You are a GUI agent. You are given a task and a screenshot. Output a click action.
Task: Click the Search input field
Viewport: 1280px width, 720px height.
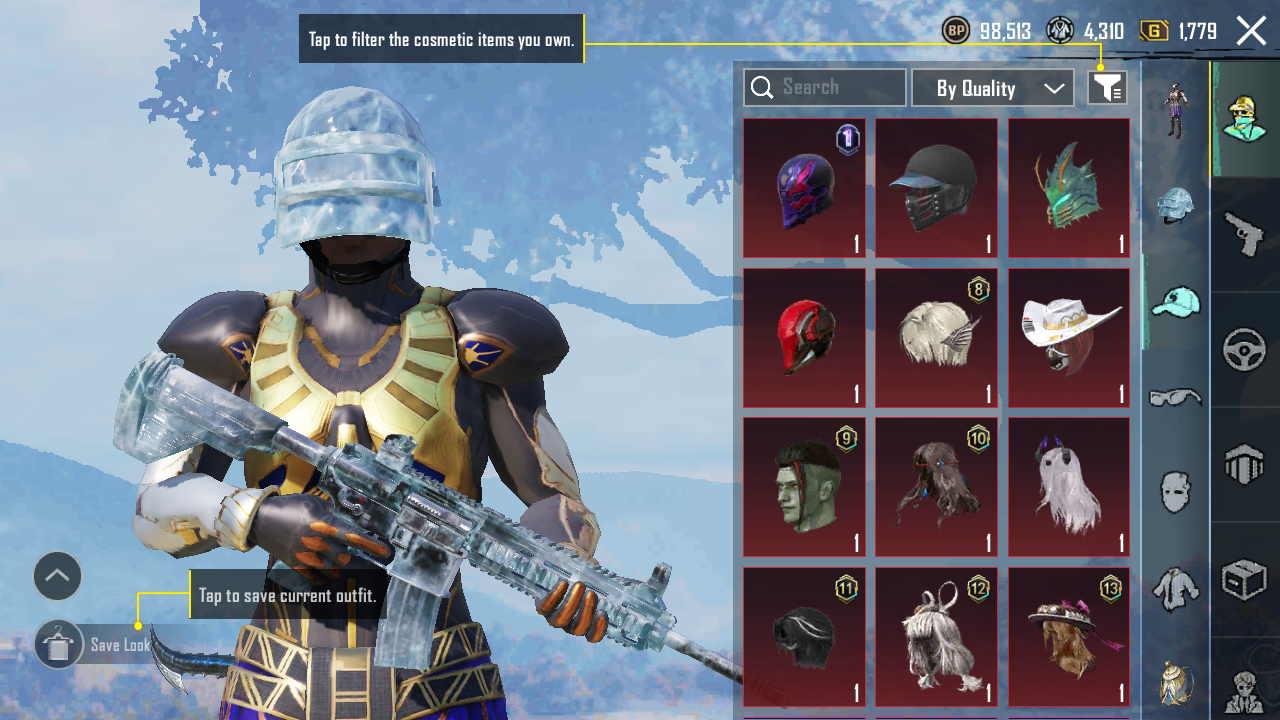[x=825, y=88]
